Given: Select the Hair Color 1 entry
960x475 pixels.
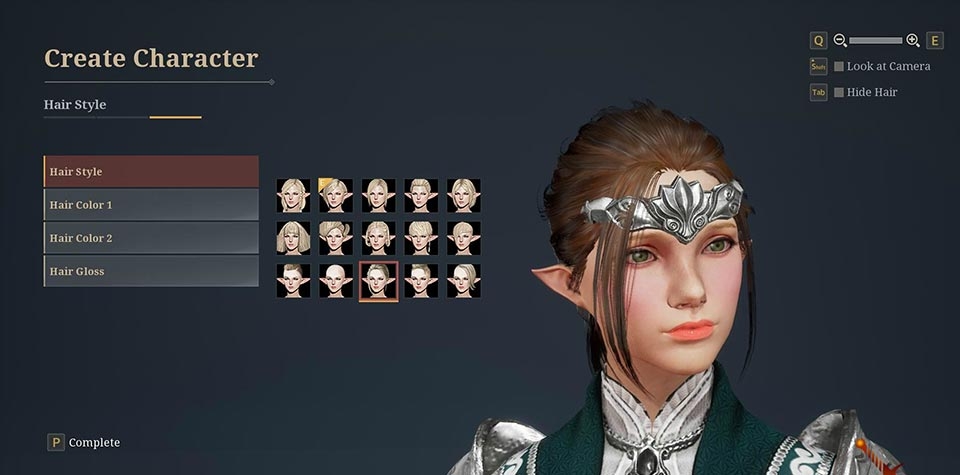Looking at the screenshot, I should (x=151, y=205).
